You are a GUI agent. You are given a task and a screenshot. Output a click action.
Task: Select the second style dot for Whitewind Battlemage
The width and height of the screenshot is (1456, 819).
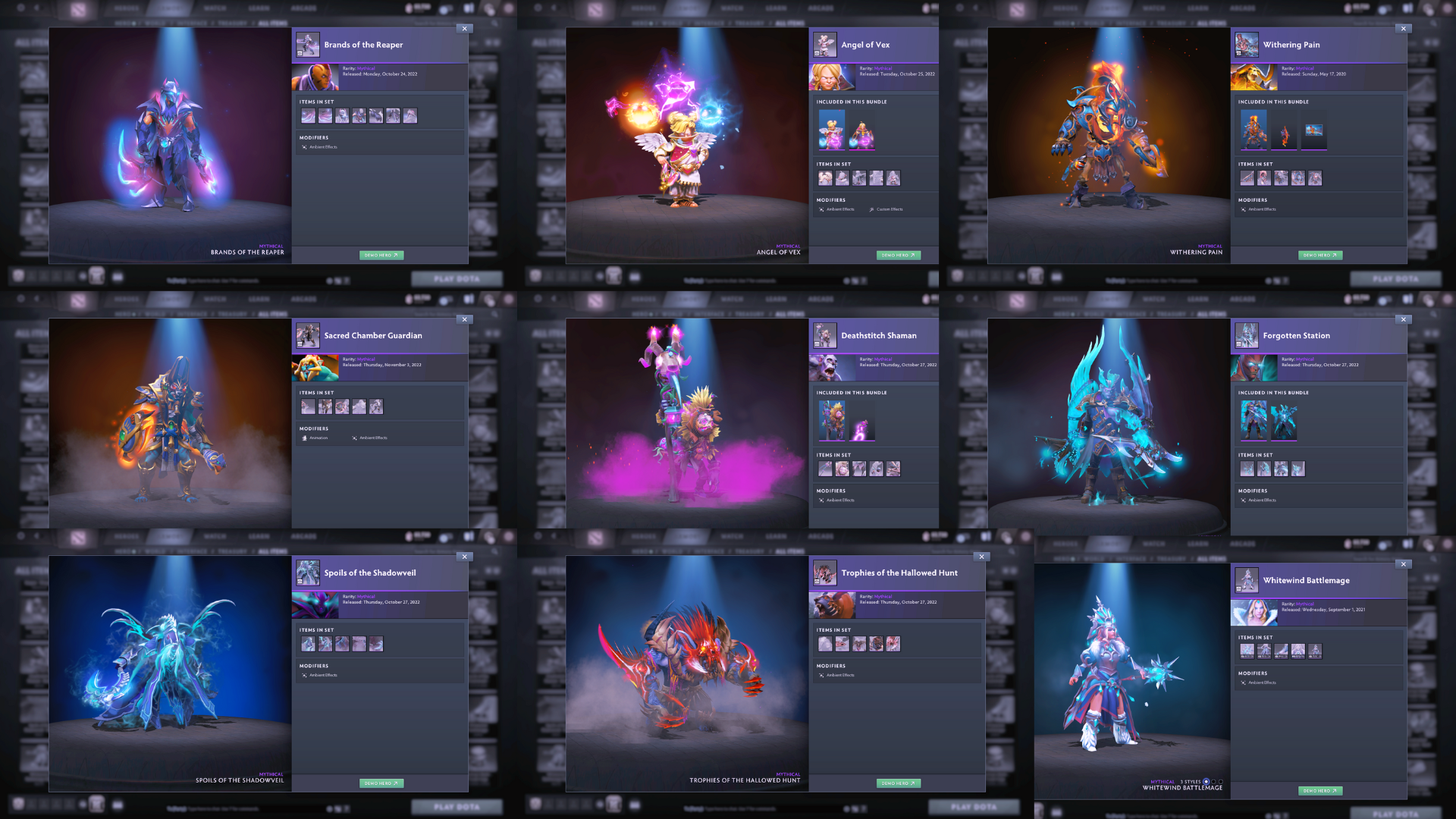point(1214,781)
